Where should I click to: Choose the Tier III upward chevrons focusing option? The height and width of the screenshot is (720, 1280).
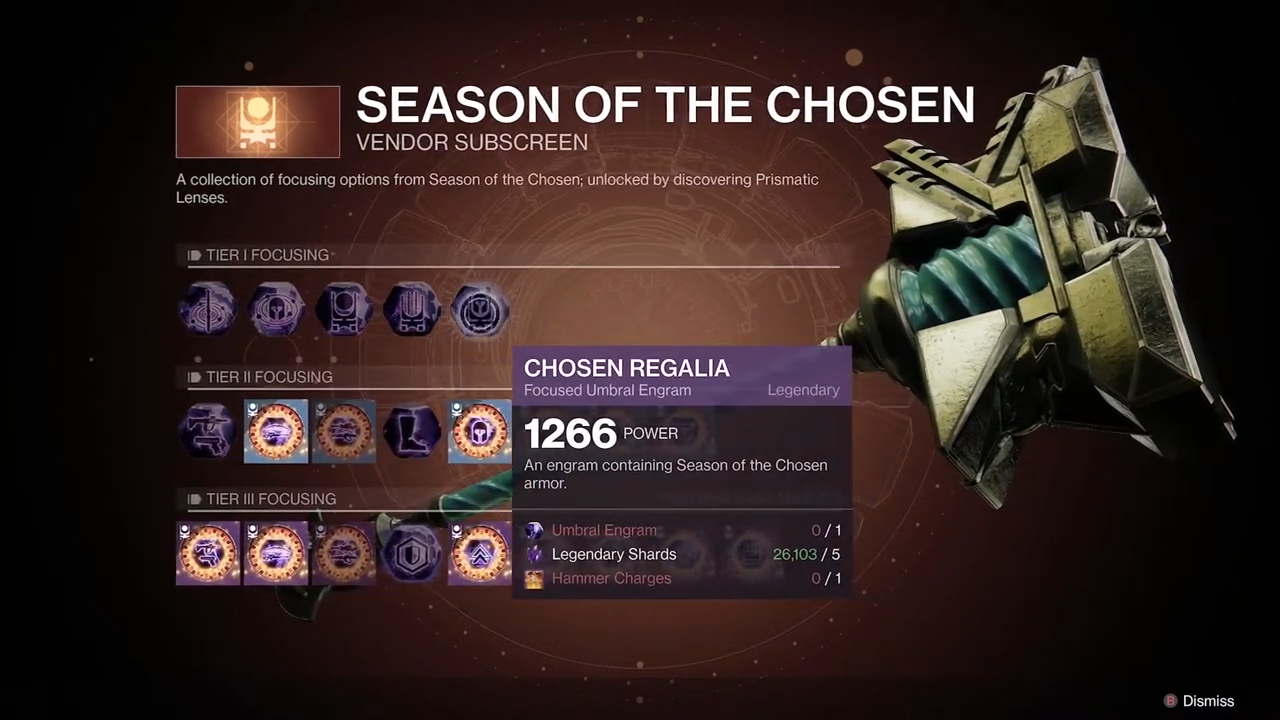(480, 553)
